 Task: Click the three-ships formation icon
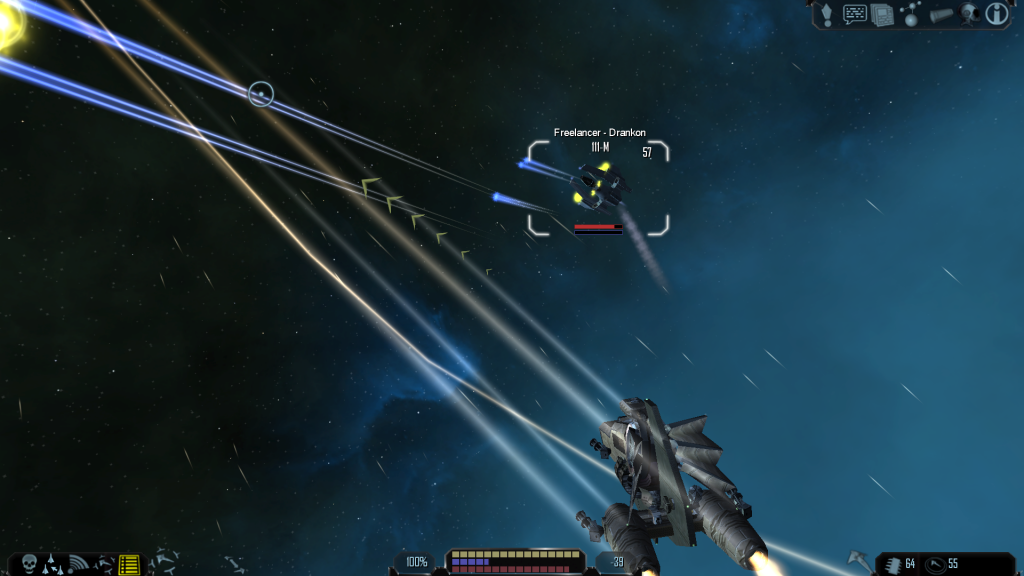pyautogui.click(x=53, y=564)
